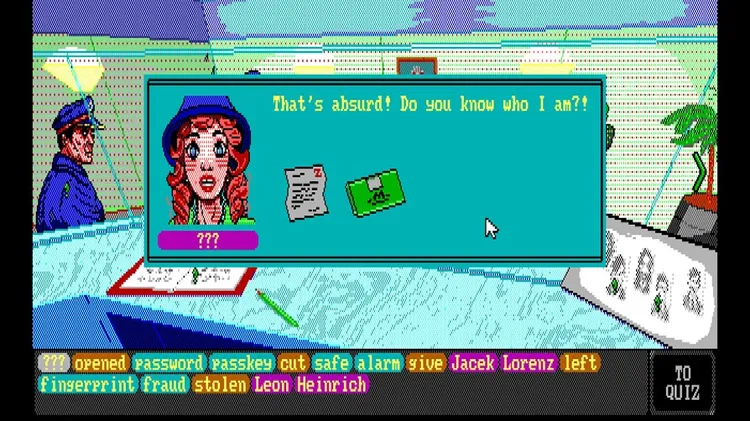Select the 'fingerprint' clue word
This screenshot has width=750, height=421.
point(87,384)
